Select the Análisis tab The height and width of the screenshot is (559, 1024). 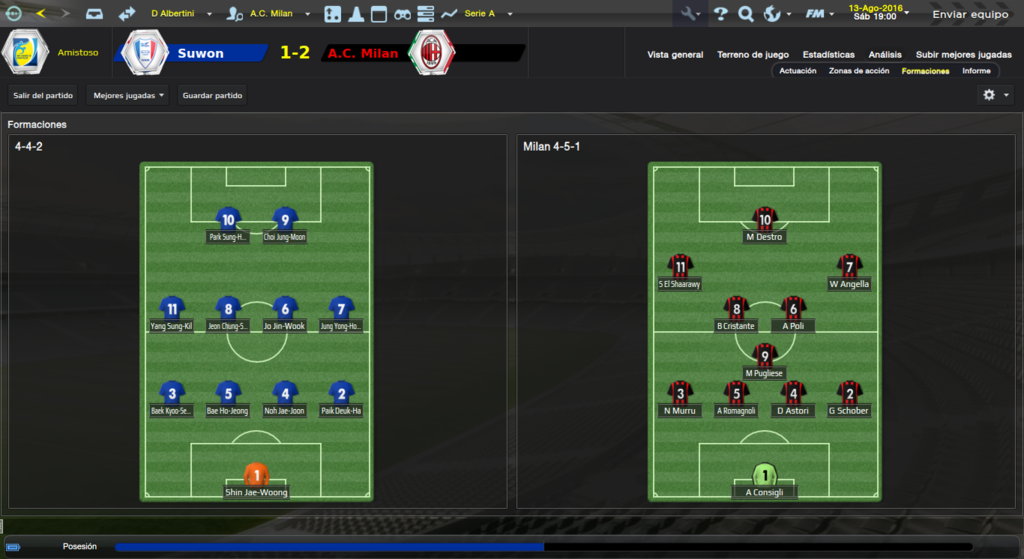click(x=885, y=55)
